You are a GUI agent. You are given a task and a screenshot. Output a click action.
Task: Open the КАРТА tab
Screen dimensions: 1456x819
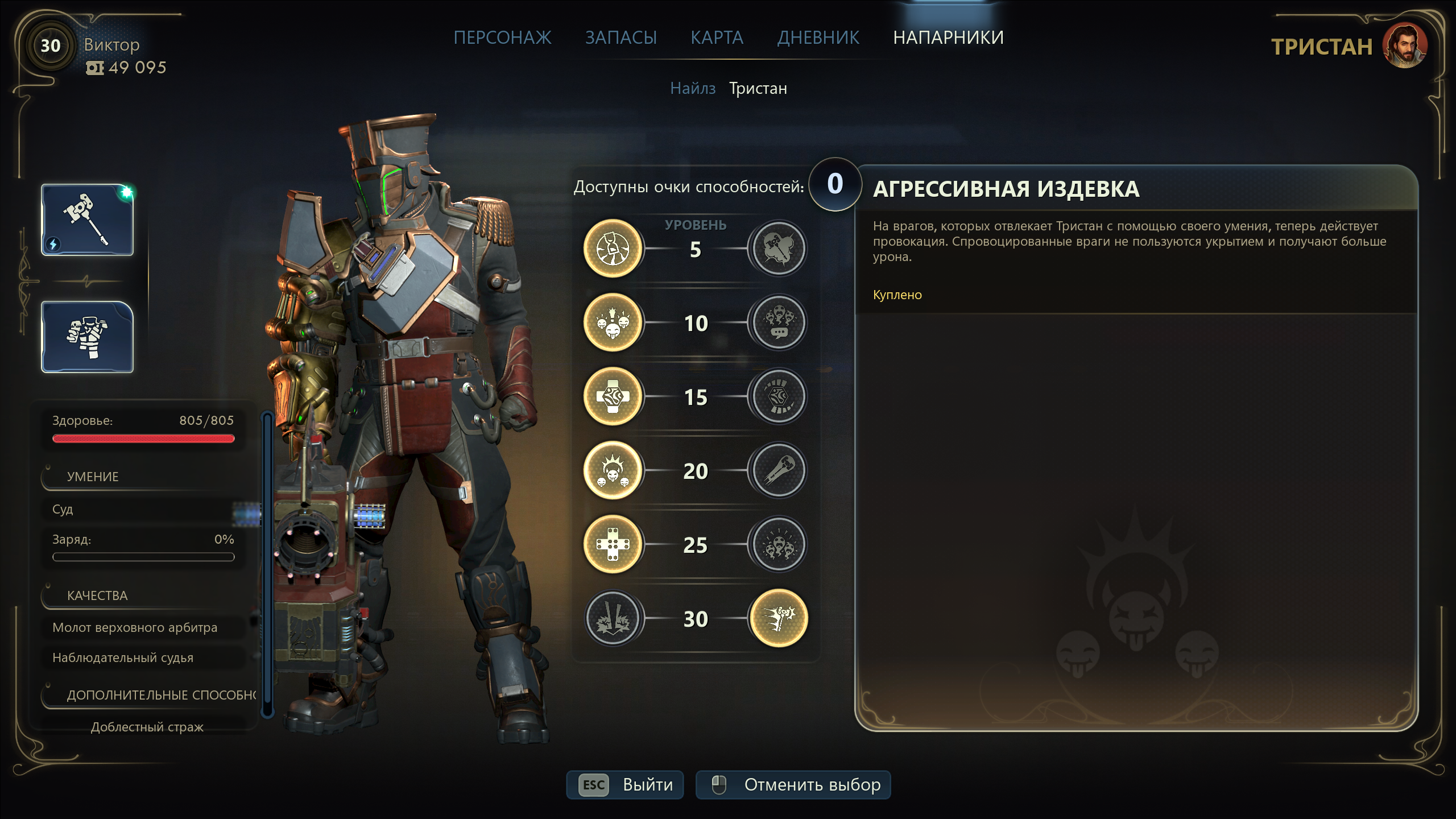[x=717, y=38]
